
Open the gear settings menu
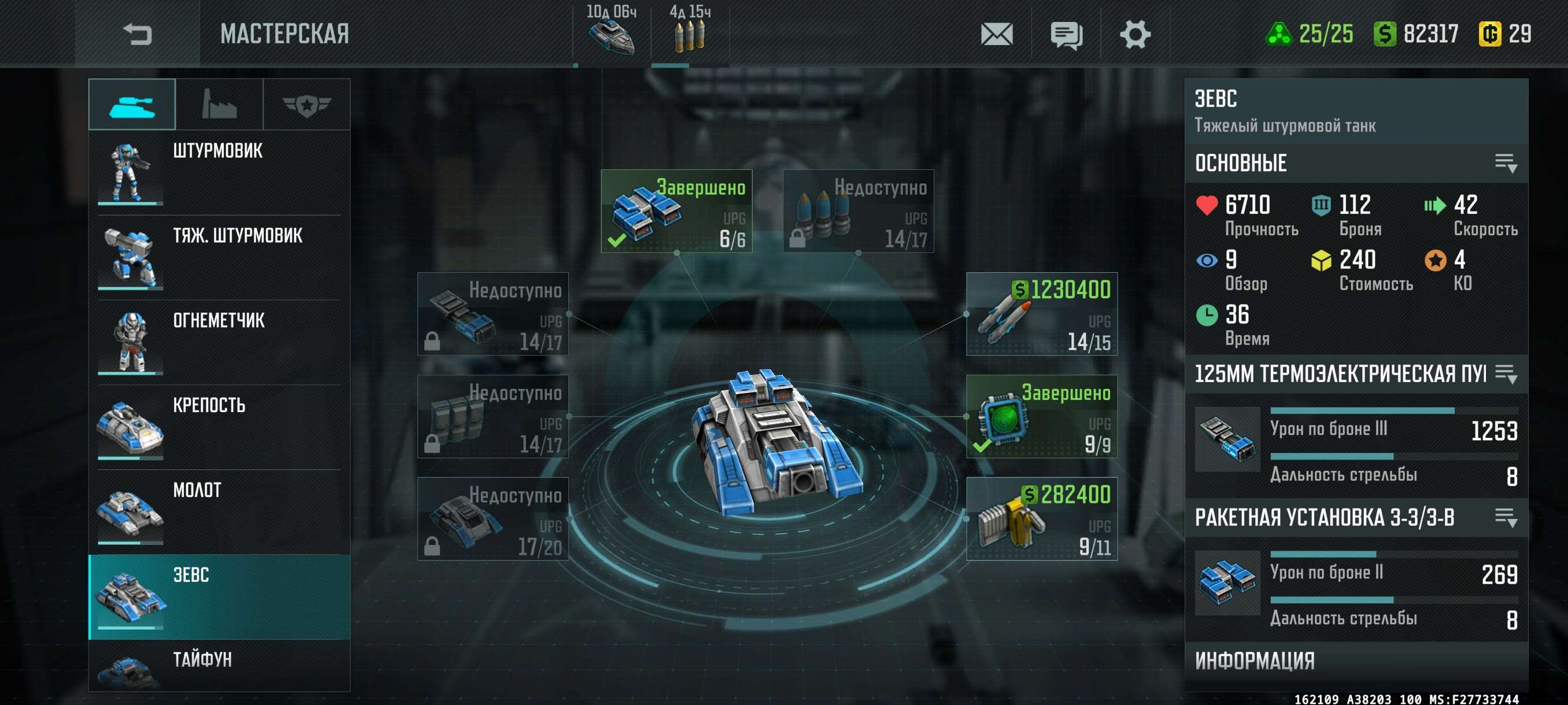tap(1135, 34)
